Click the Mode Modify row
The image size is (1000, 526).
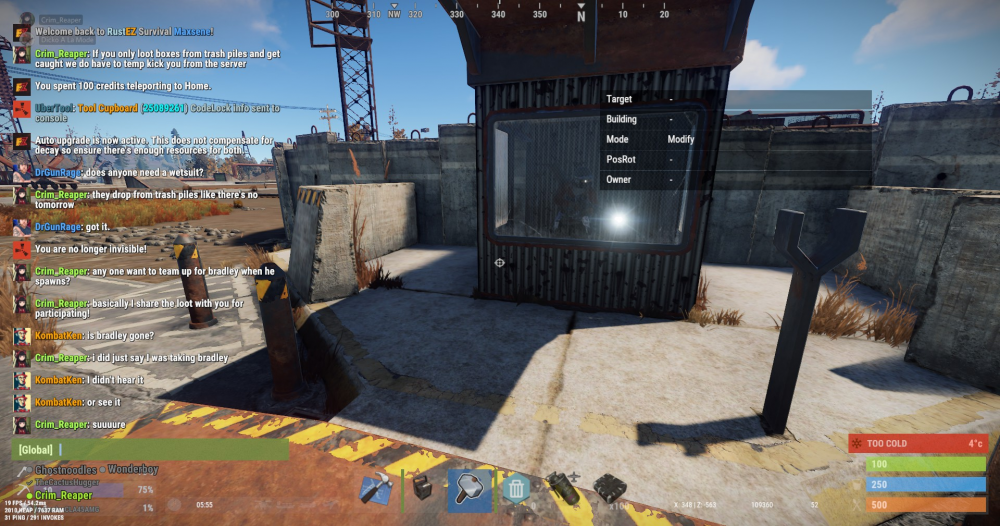coord(650,139)
